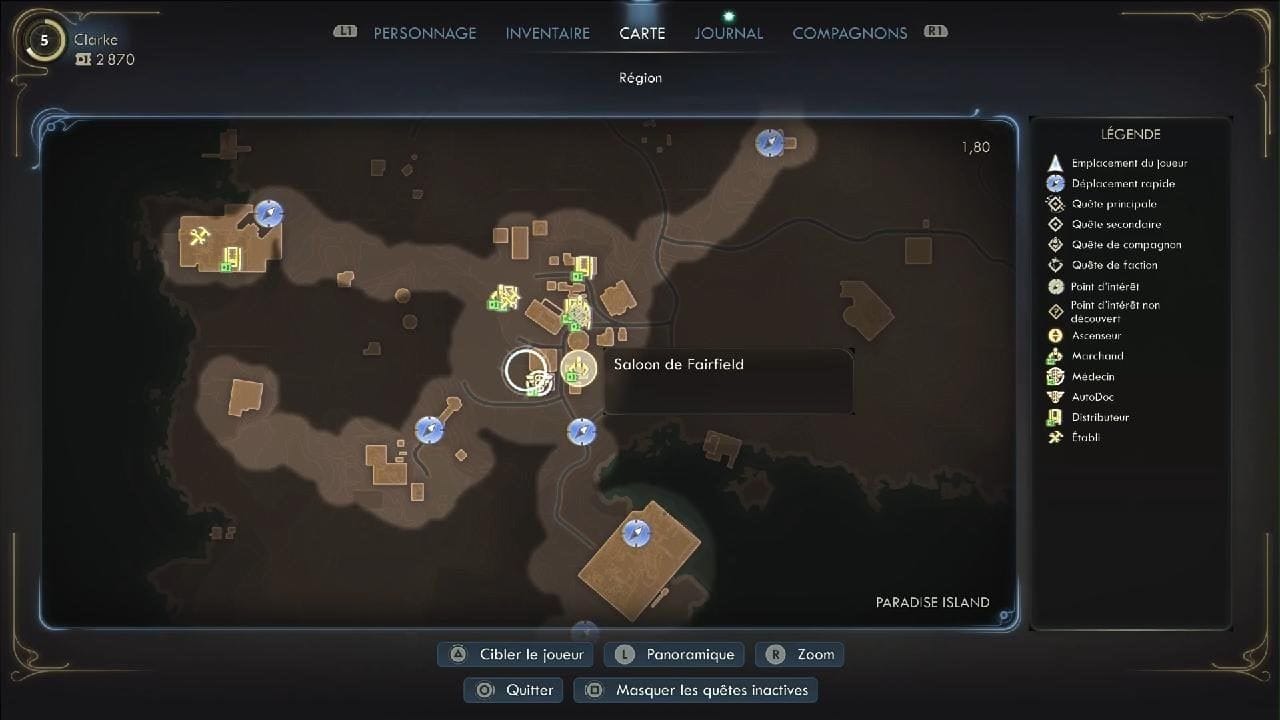Viewport: 1280px width, 720px height.
Task: Click the Quête principale legend icon
Action: [1055, 204]
